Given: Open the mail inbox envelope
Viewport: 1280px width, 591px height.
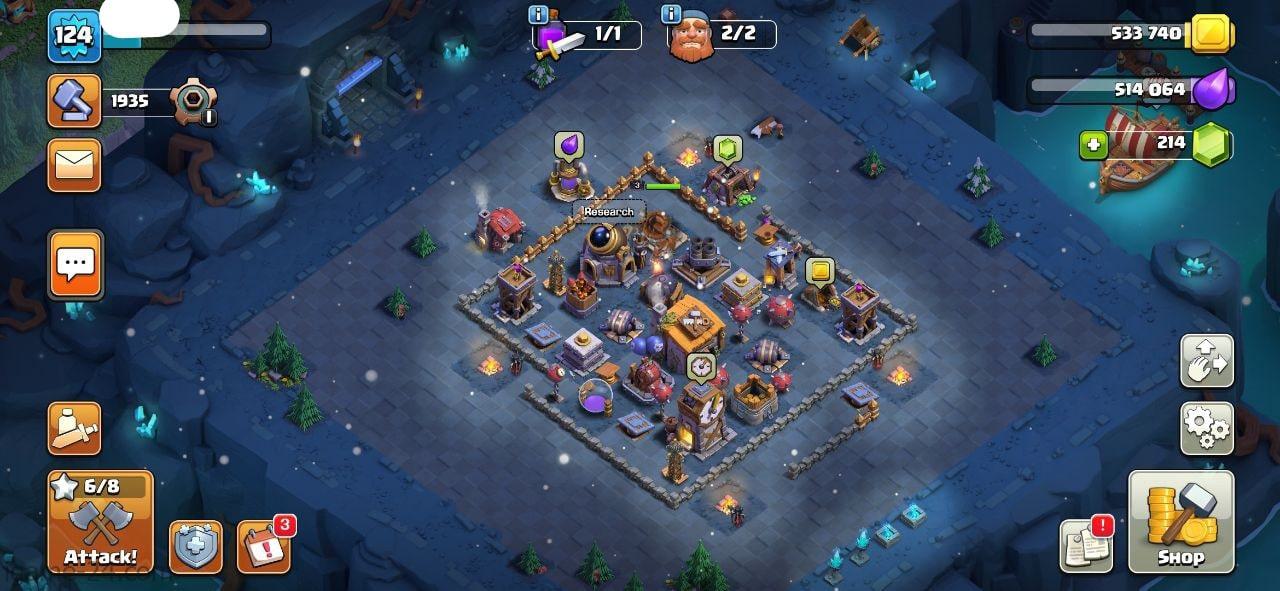Looking at the screenshot, I should click(x=75, y=165).
